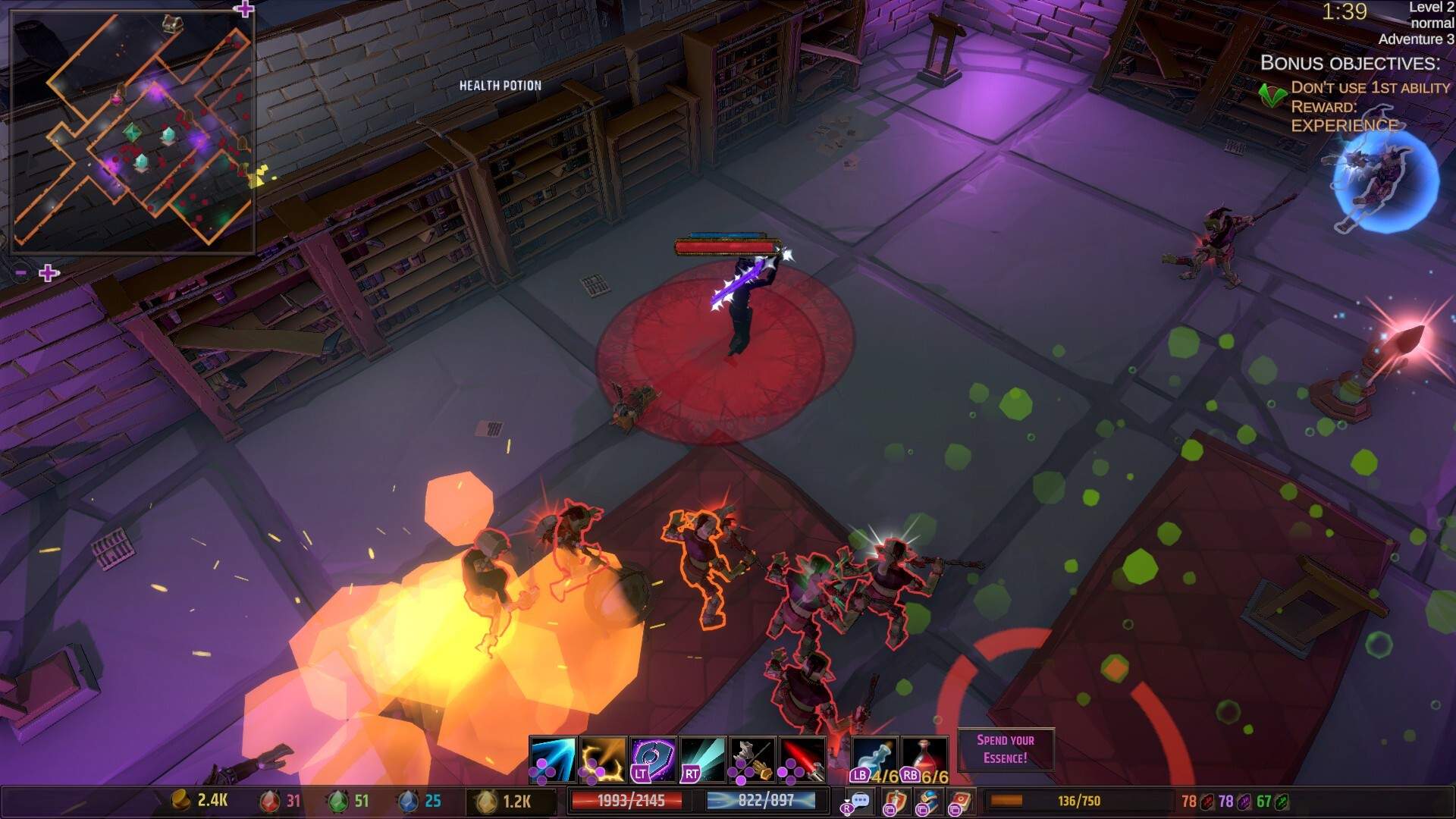Screen dimensions: 1456x819
Task: Select the green diamond marker on minimap
Action: 132,132
